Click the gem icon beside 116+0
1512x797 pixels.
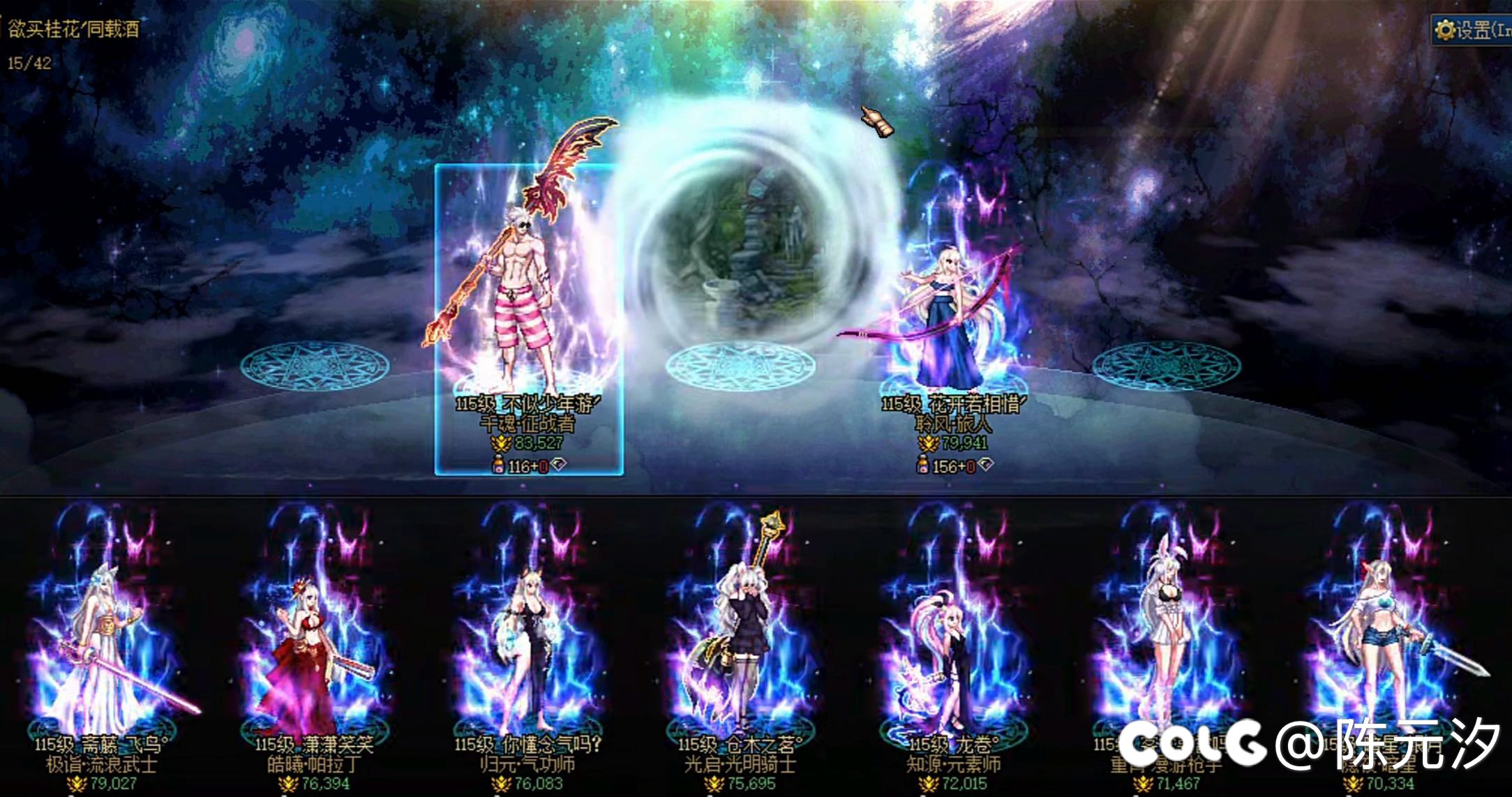tap(558, 463)
